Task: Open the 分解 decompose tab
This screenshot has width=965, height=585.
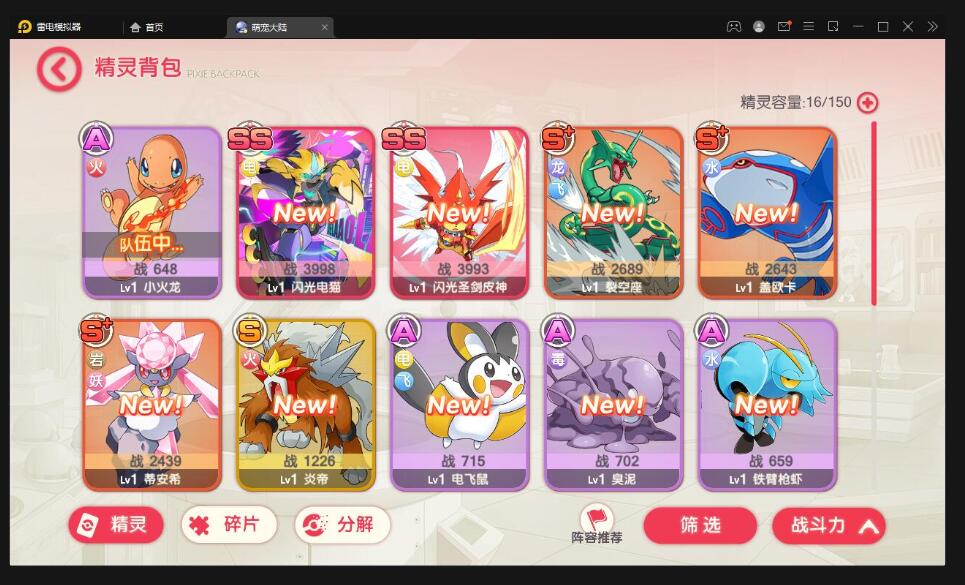Action: 341,525
